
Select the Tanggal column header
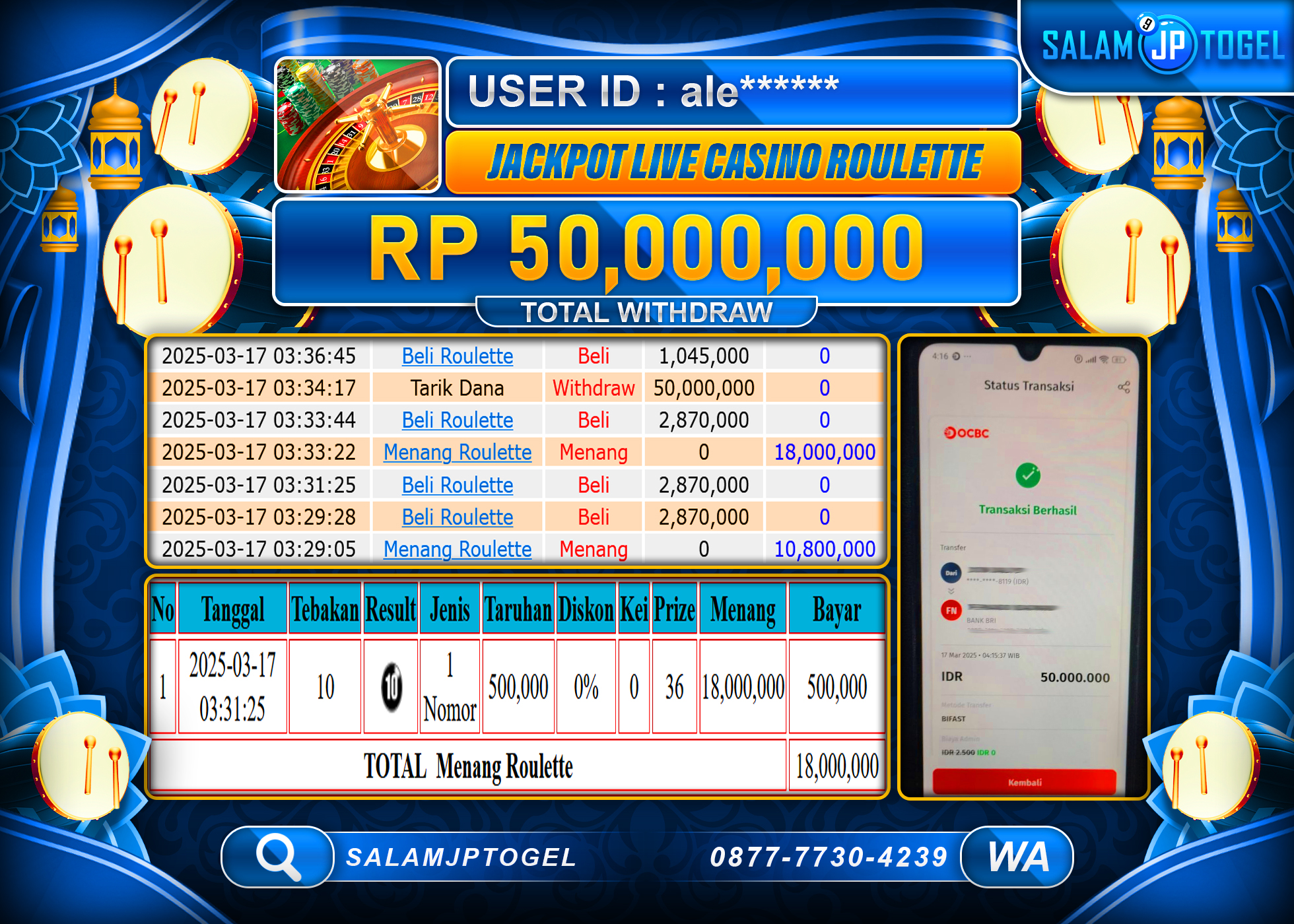pos(232,610)
